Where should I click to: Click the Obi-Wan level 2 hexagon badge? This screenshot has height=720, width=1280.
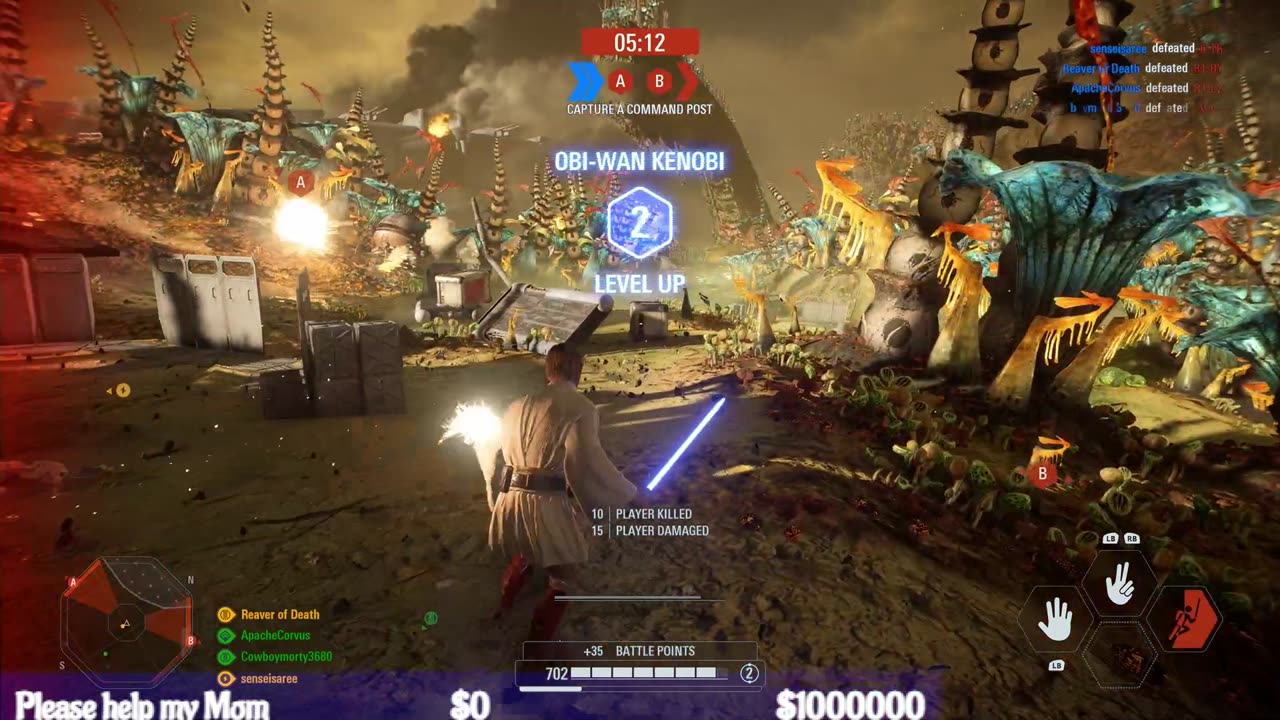coord(639,226)
